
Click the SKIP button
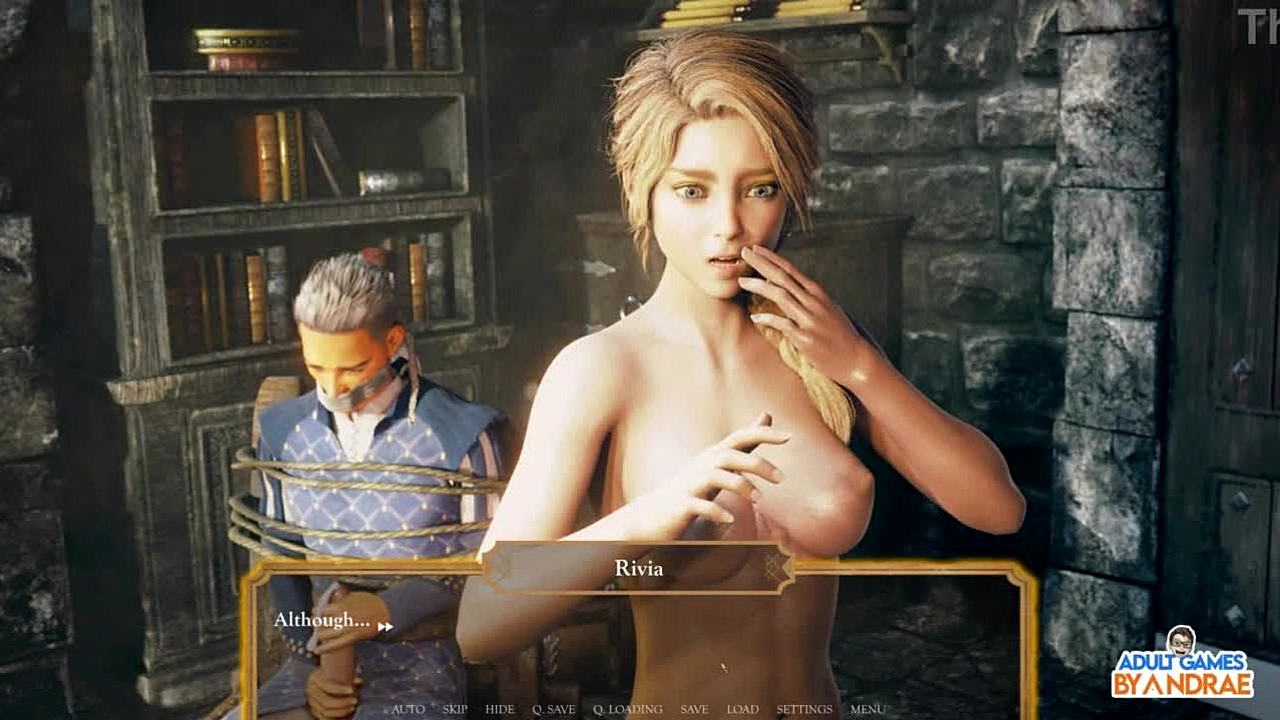coord(455,709)
